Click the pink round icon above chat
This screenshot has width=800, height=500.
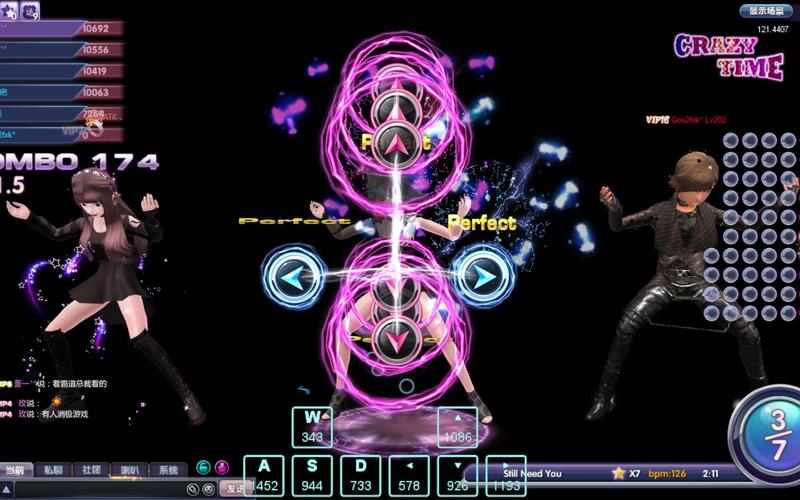pyautogui.click(x=220, y=466)
